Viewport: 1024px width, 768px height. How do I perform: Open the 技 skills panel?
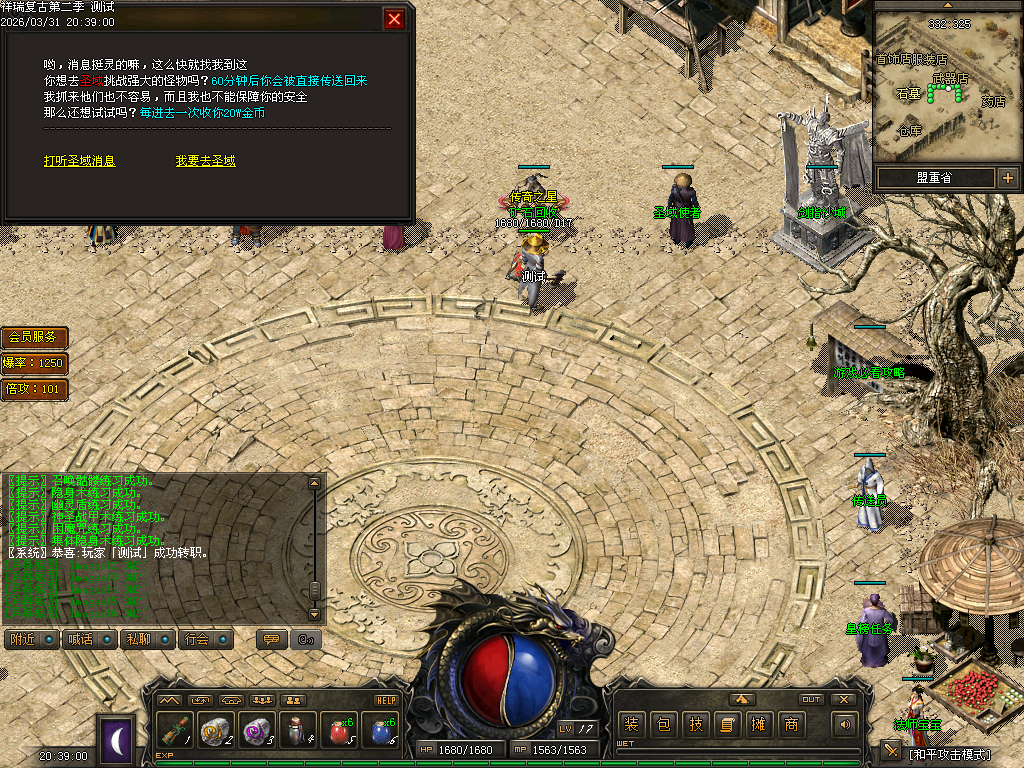[695, 725]
